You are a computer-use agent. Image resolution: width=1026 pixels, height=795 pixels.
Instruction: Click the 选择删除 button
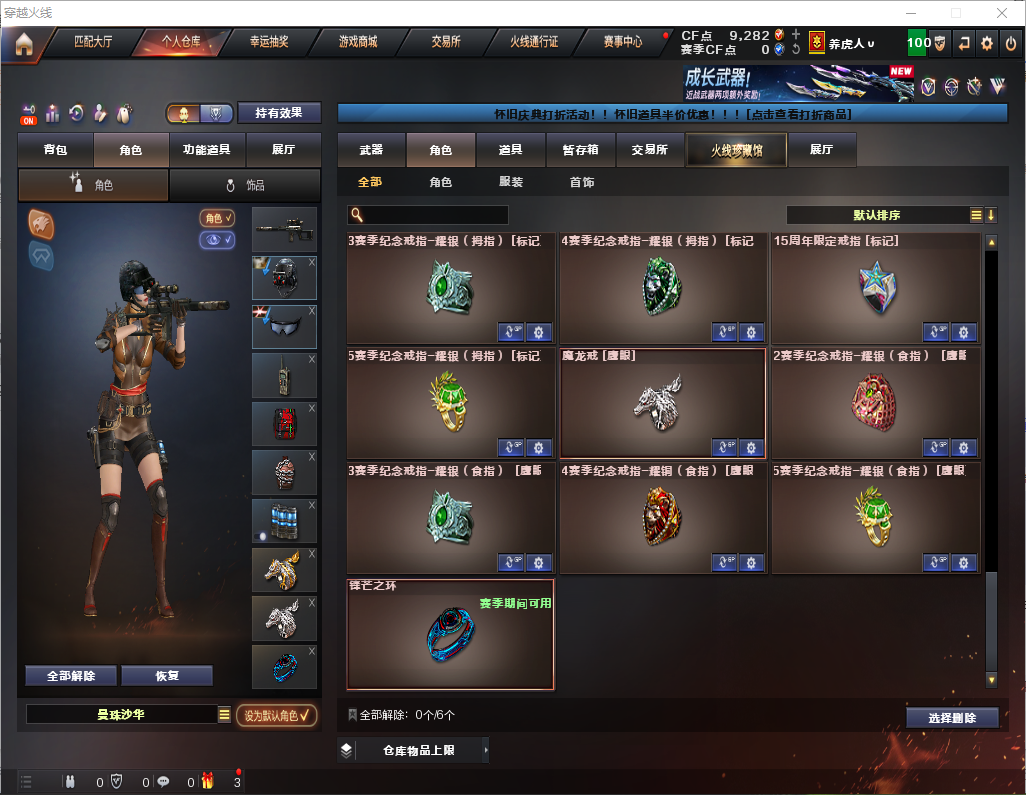(952, 718)
